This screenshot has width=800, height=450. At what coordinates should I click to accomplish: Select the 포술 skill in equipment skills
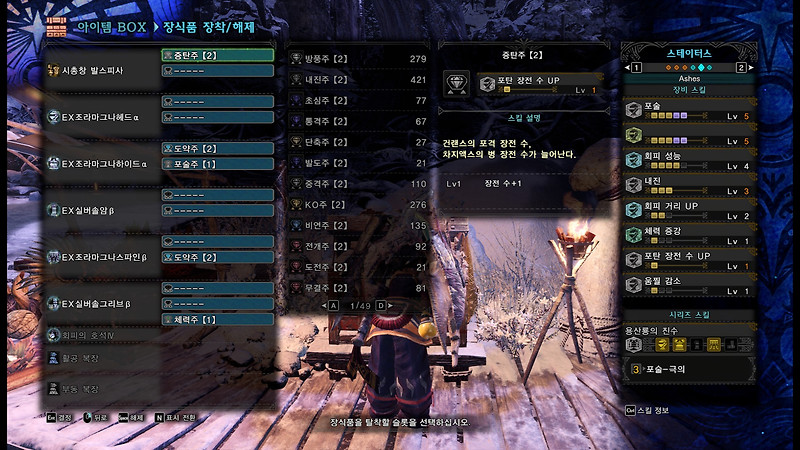[685, 109]
